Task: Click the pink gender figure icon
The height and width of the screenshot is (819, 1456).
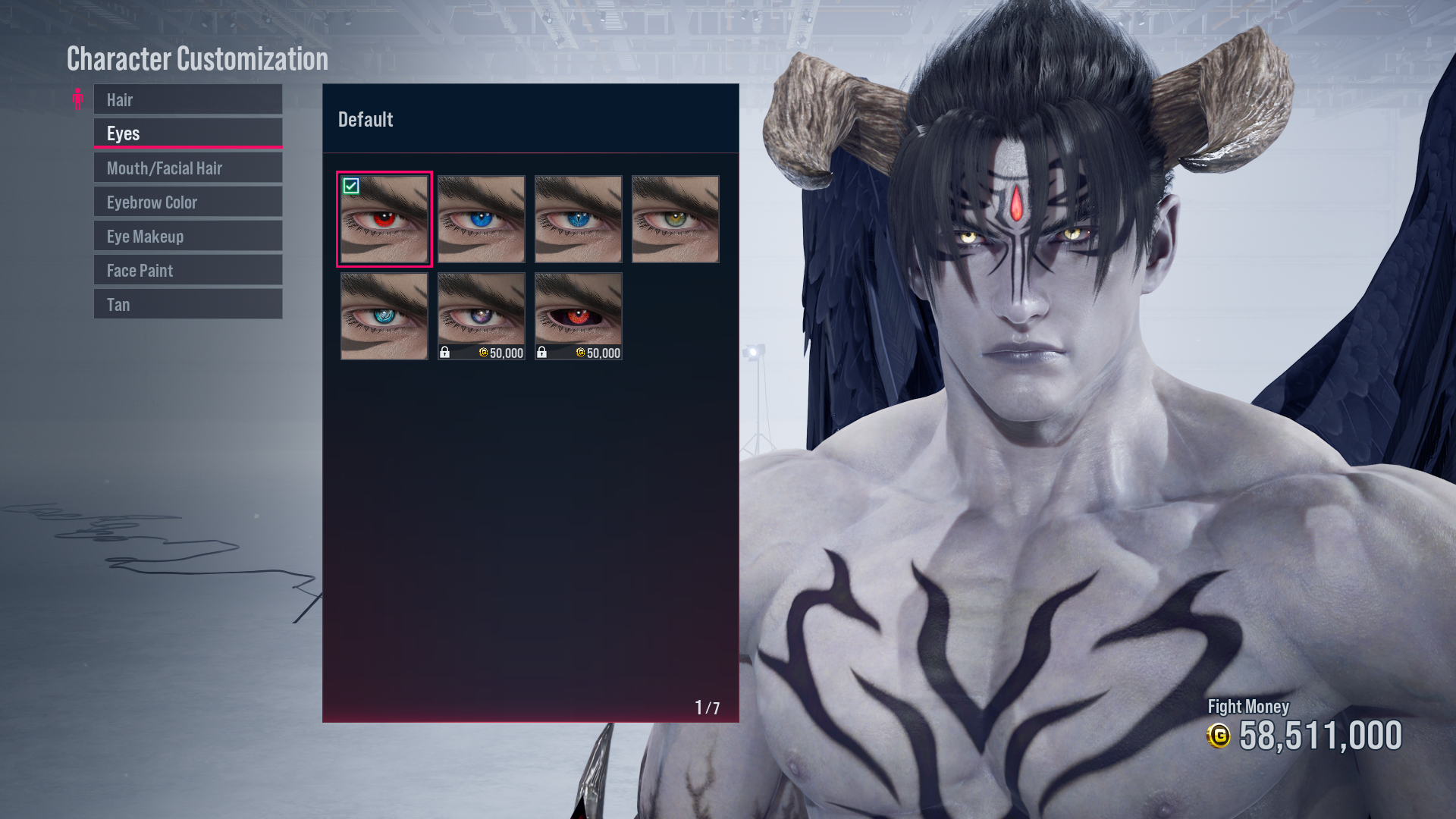Action: pos(78,99)
